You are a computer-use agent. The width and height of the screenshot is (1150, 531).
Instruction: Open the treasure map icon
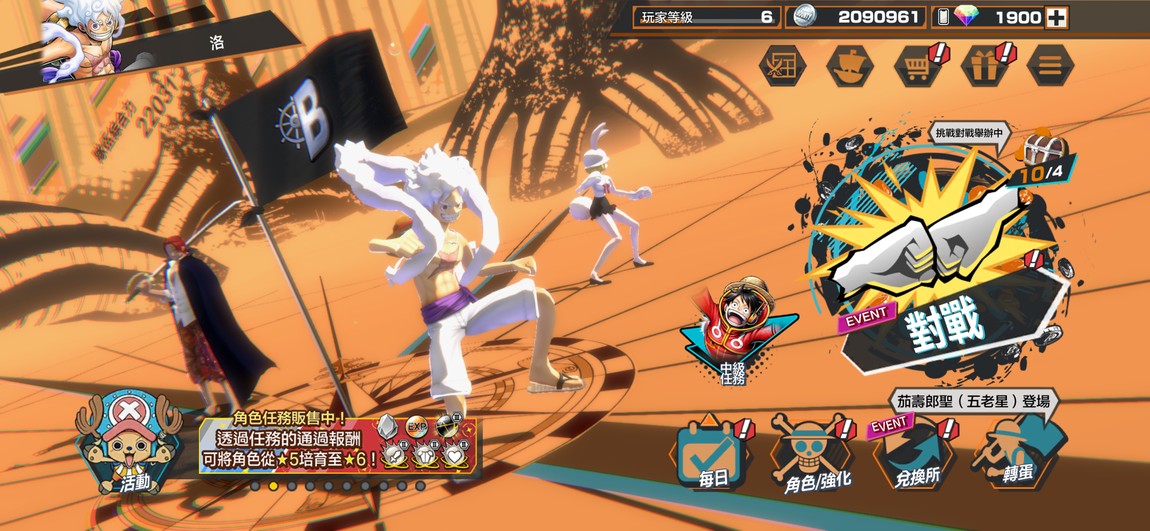coord(782,65)
